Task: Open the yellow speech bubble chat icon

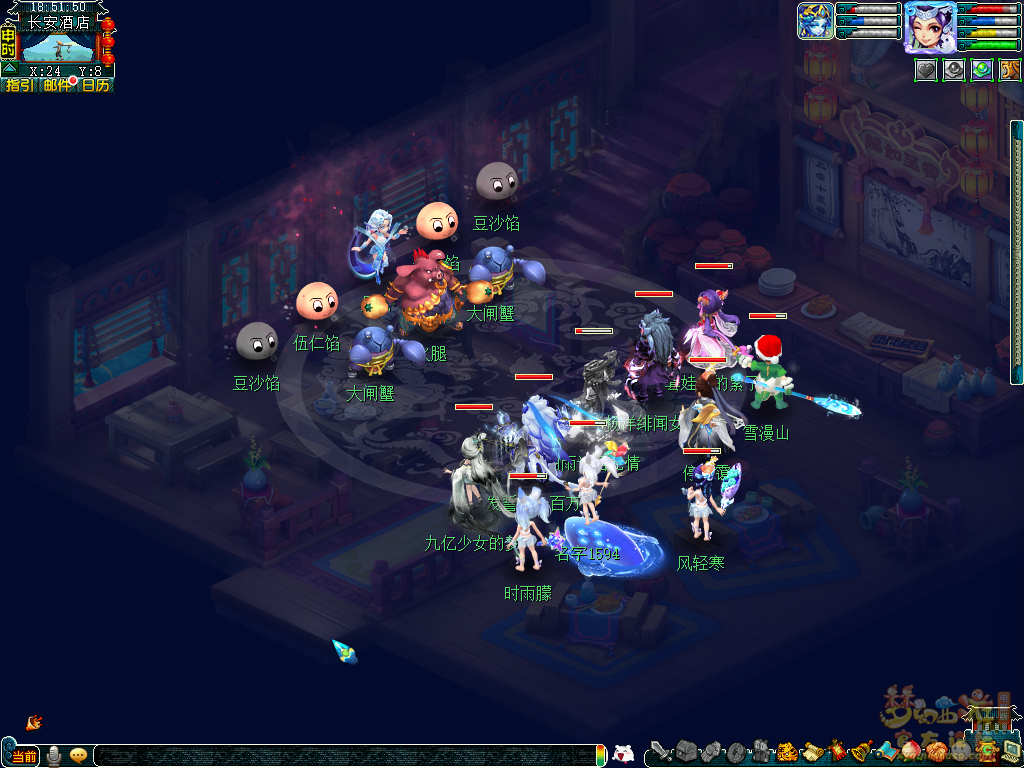Action: pyautogui.click(x=78, y=755)
